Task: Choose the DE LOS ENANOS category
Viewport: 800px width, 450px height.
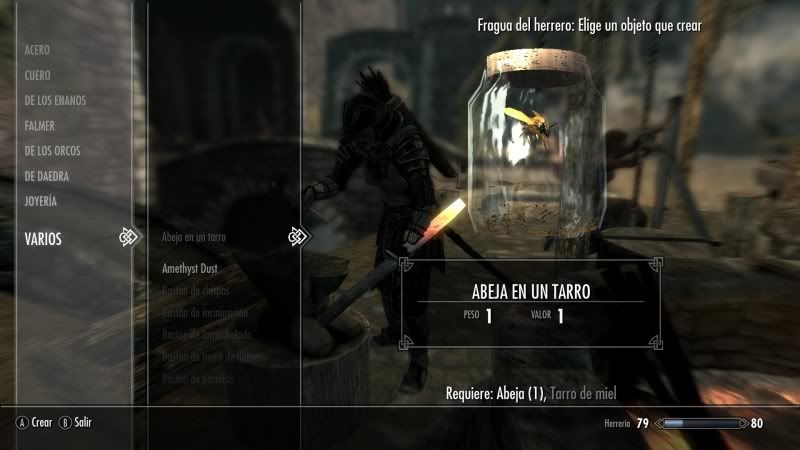Action: (x=55, y=101)
